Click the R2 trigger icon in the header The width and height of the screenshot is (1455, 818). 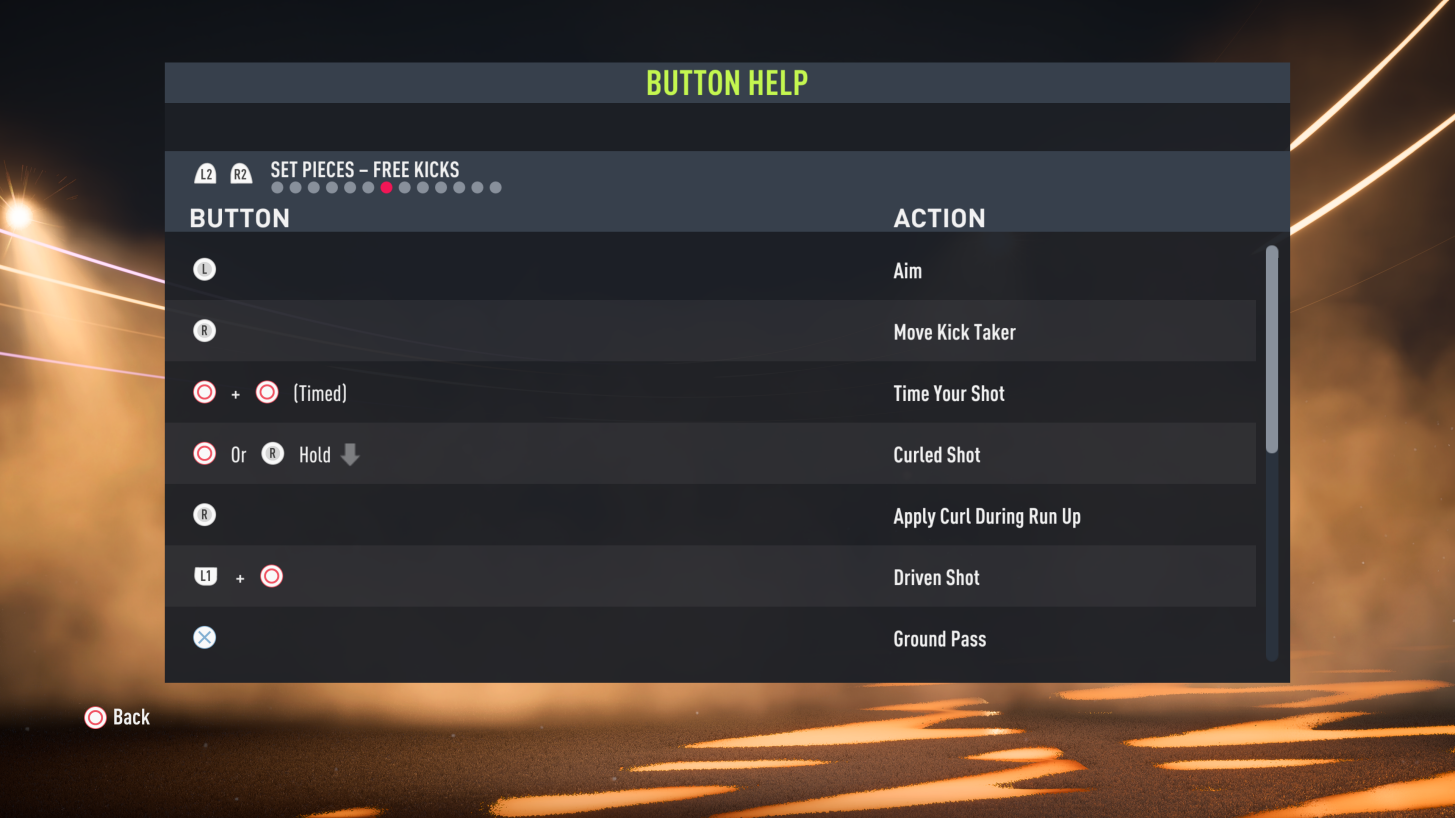pos(239,172)
